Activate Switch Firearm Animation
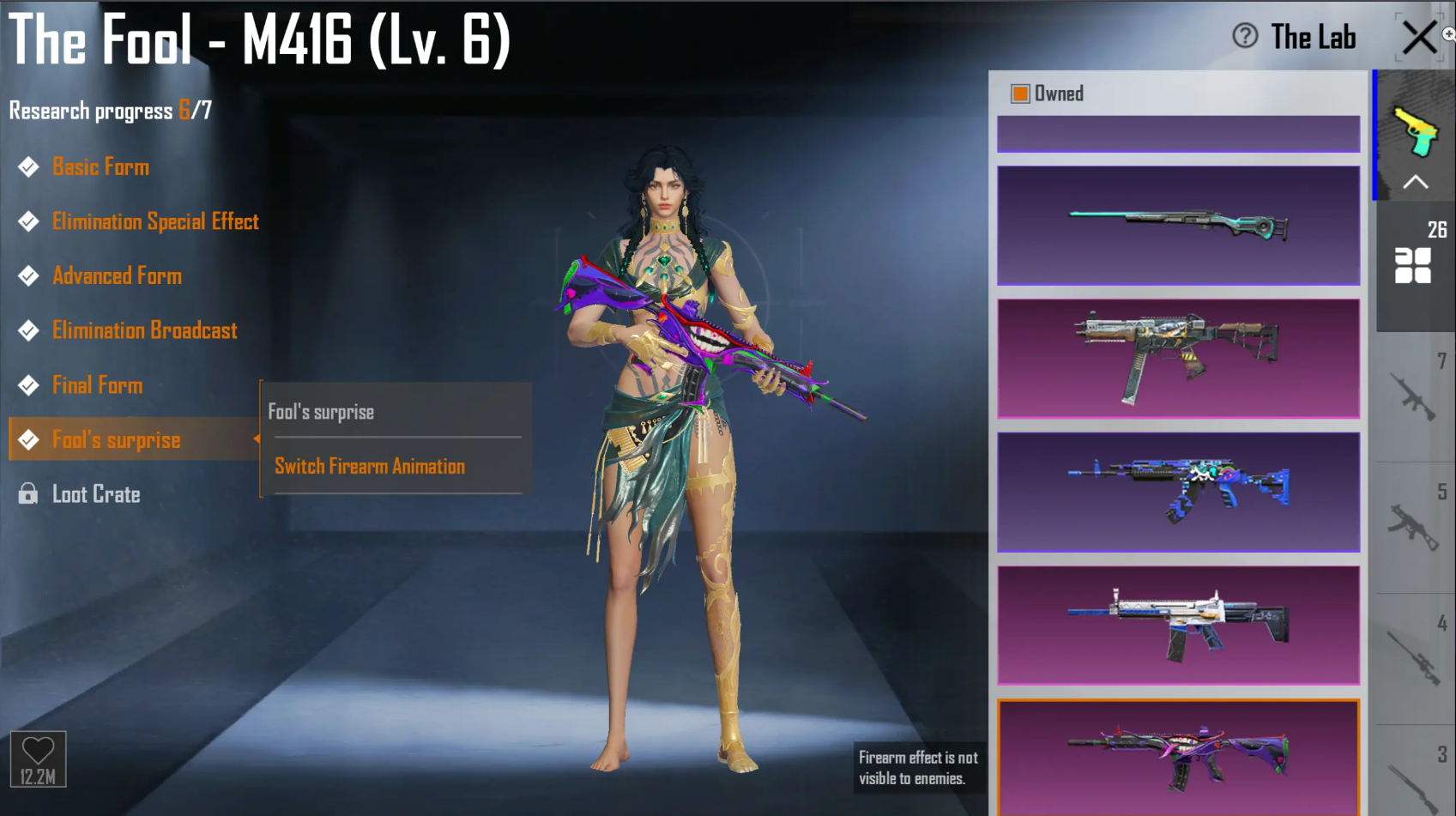 370,466
